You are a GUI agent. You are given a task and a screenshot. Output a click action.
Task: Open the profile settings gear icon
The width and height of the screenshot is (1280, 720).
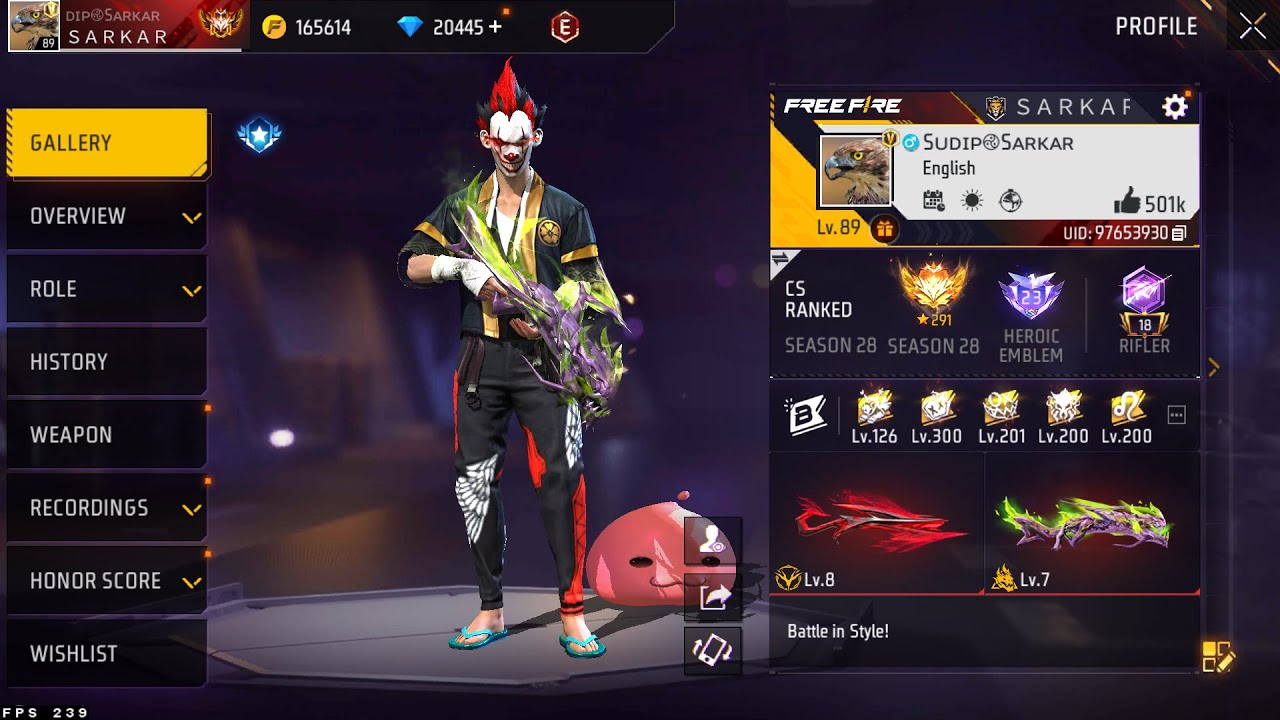point(1175,106)
